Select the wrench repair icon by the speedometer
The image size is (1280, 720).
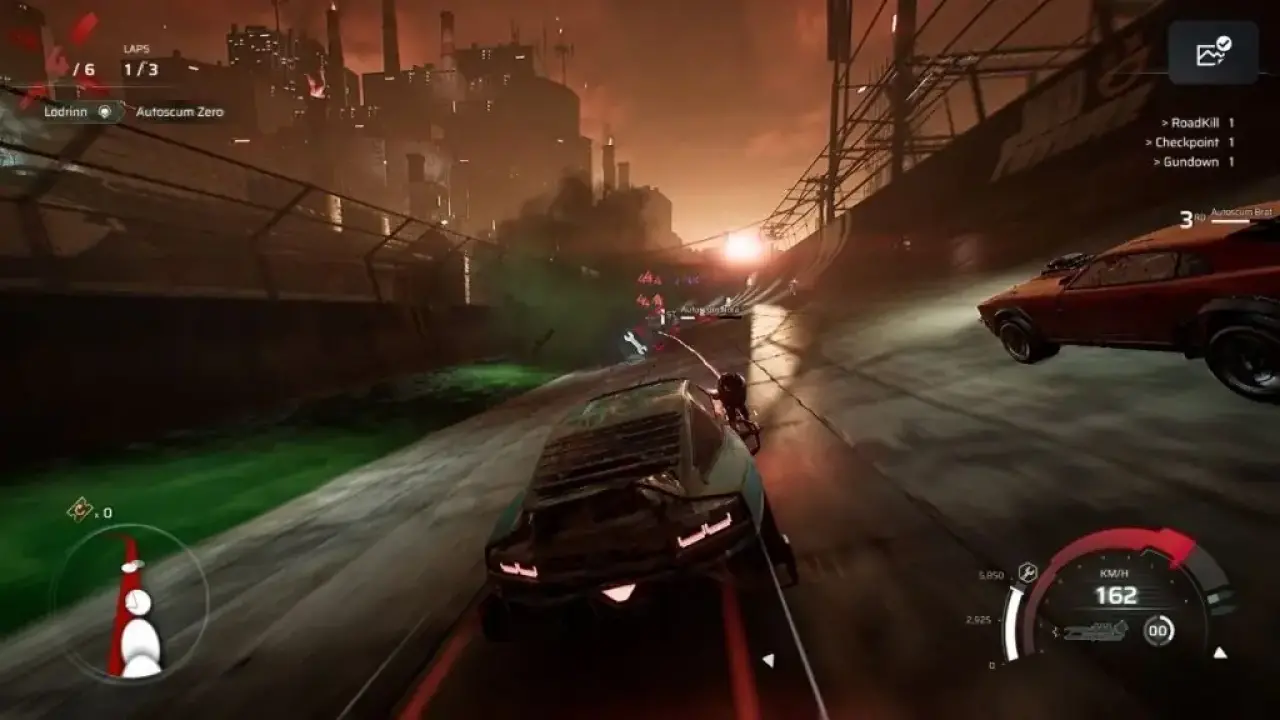pyautogui.click(x=1026, y=573)
